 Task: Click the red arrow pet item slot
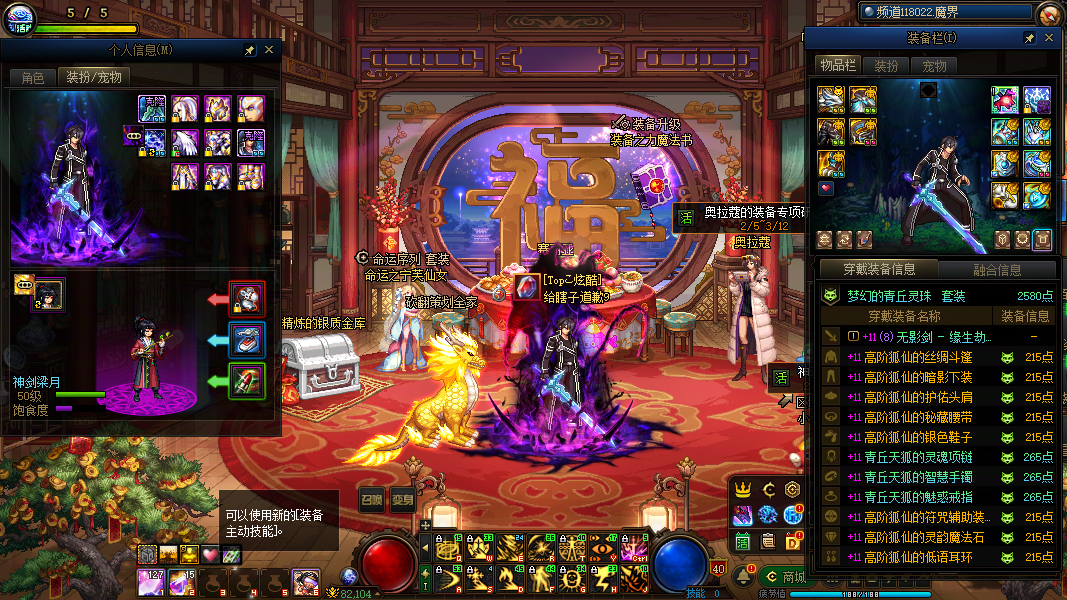(246, 297)
